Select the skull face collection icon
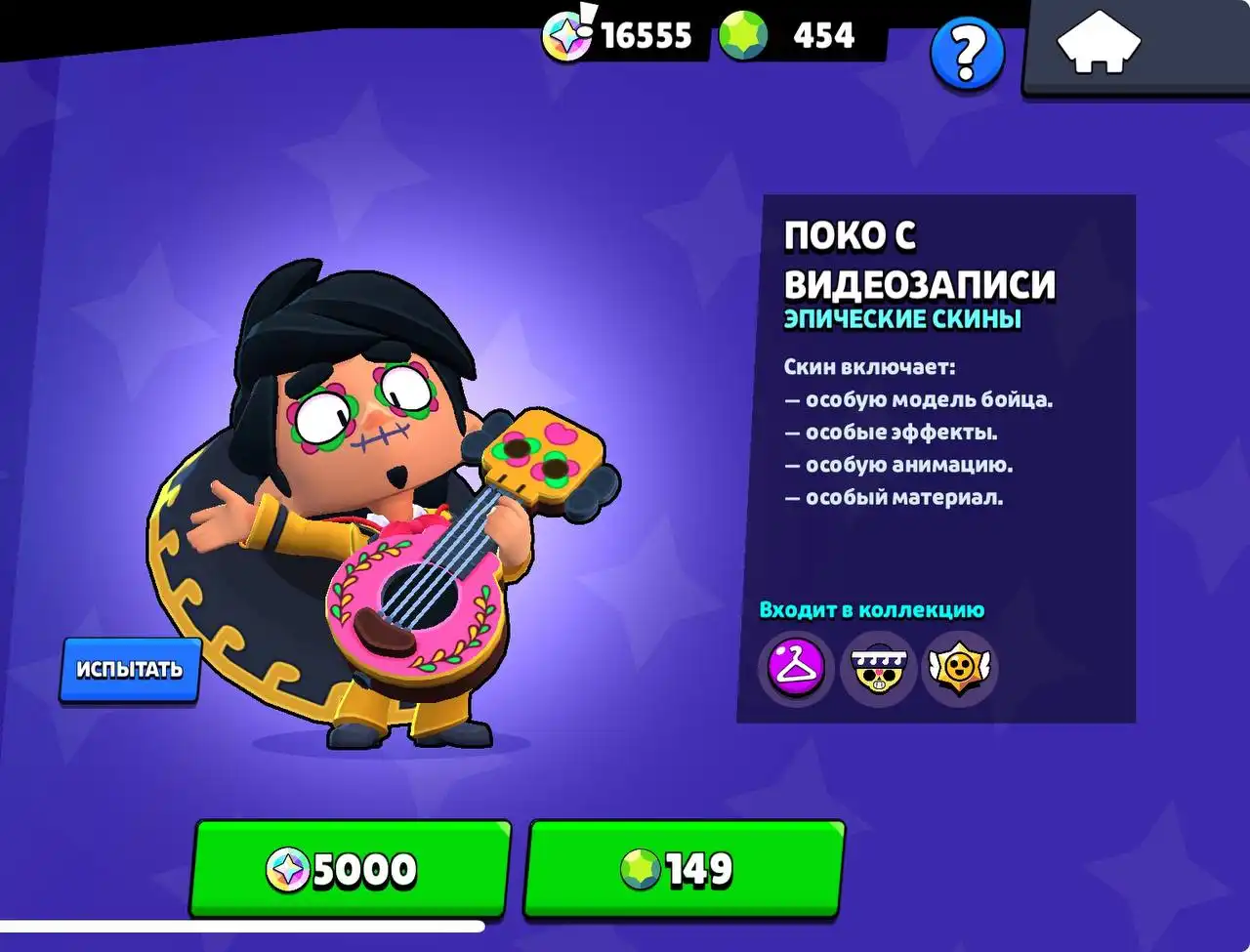The image size is (1250, 952). pos(878,668)
